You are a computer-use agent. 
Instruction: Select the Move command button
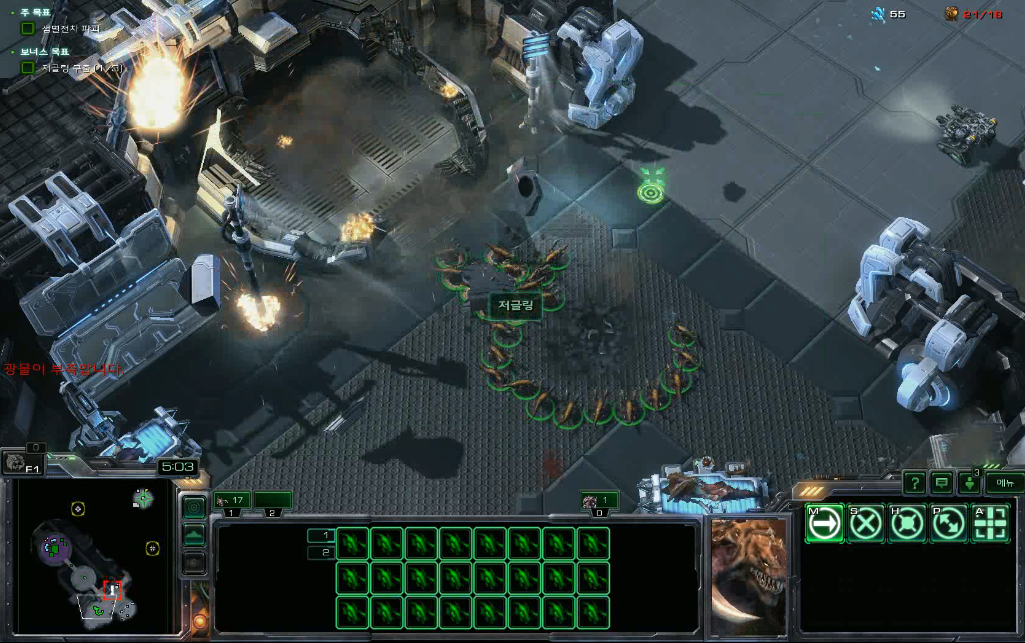pos(824,523)
